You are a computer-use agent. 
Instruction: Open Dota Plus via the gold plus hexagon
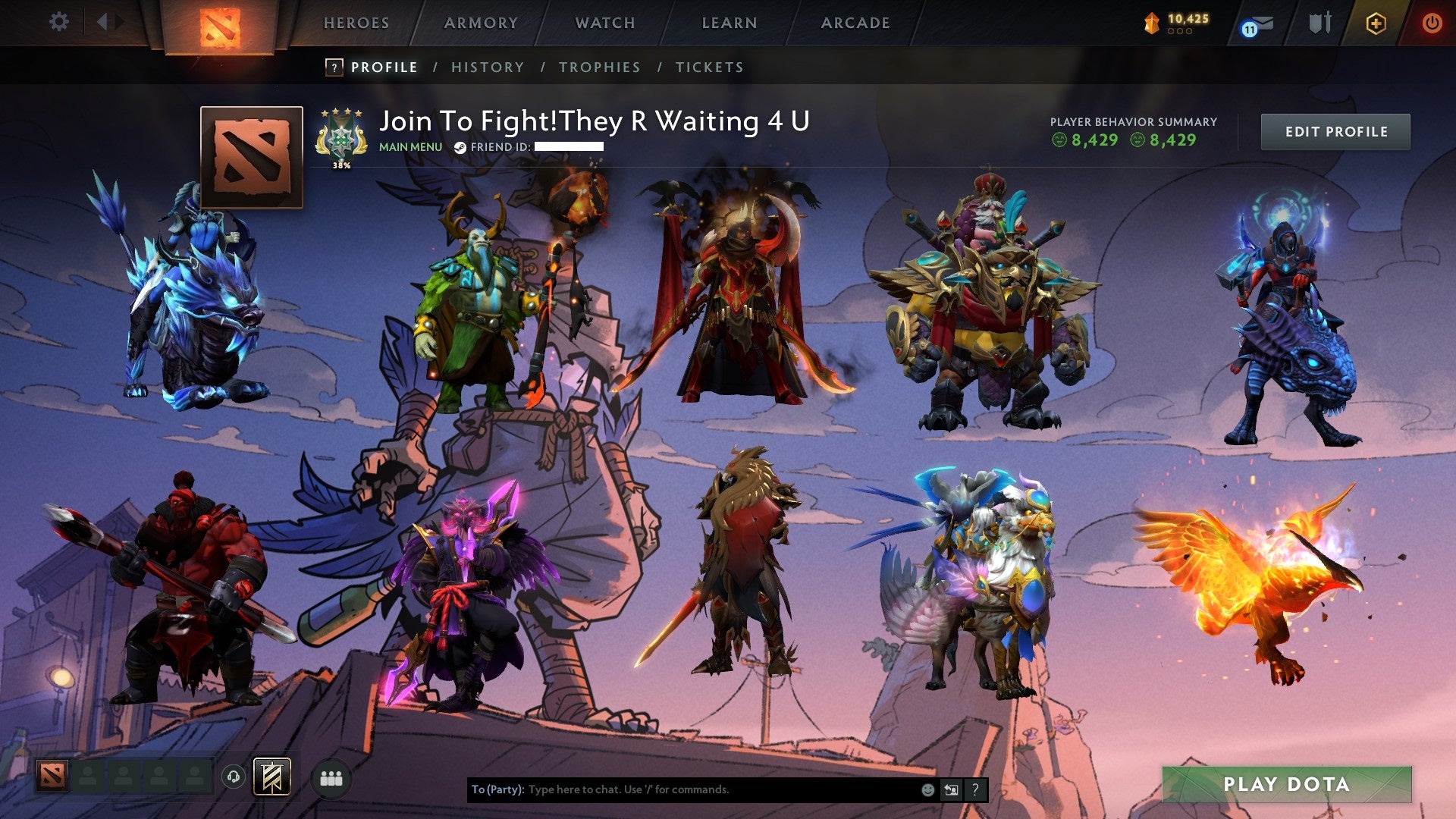point(1376,23)
